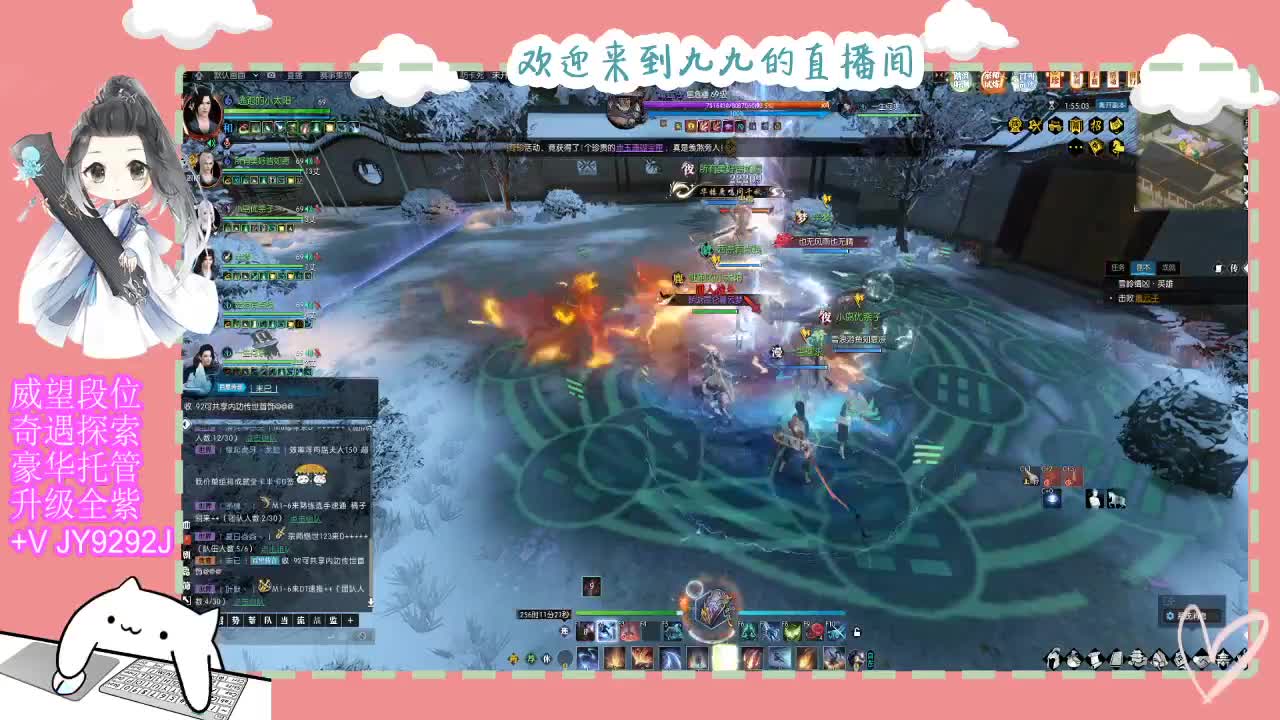Open the recruit (招) hexagon icon near the minimap
The image size is (1280, 720).
click(x=1097, y=125)
